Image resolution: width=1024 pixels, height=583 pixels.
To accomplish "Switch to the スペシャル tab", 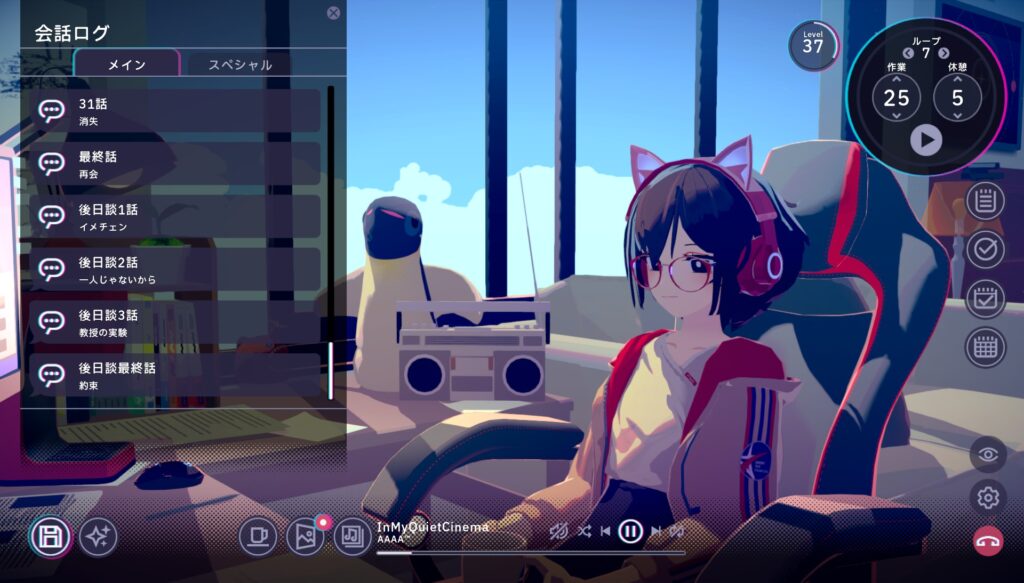I will (x=240, y=65).
